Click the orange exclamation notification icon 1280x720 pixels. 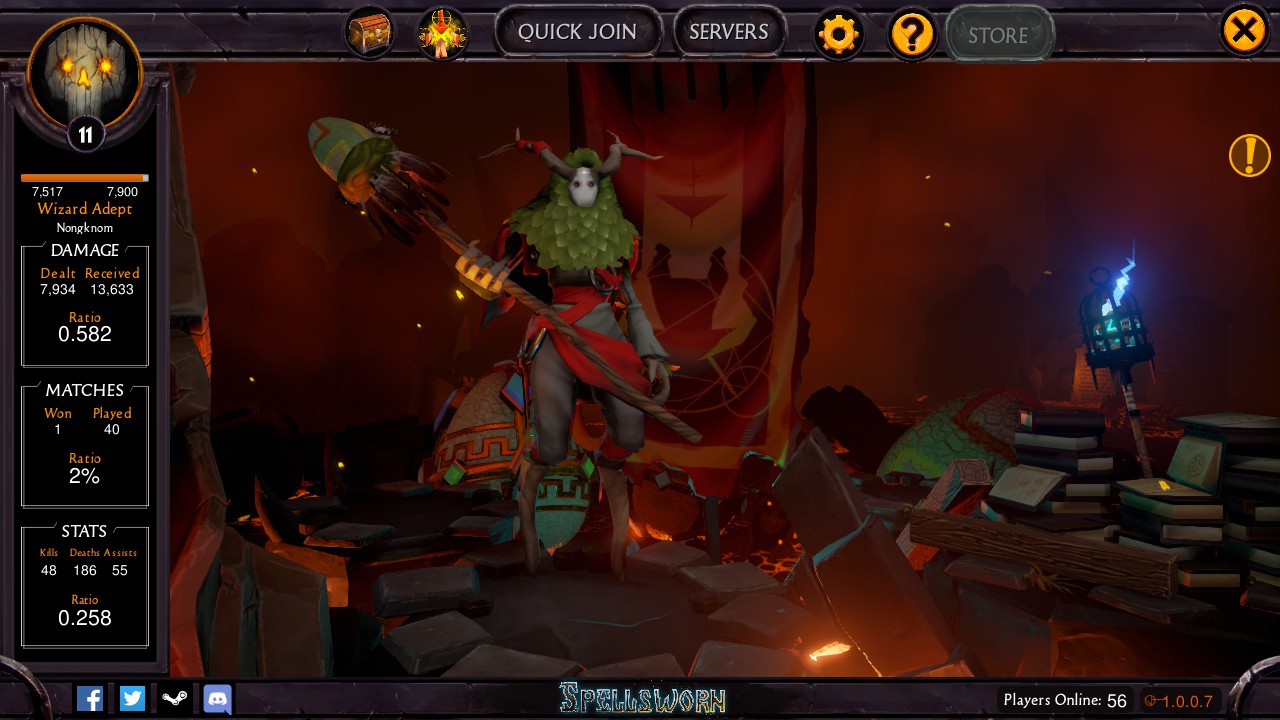[x=1249, y=156]
